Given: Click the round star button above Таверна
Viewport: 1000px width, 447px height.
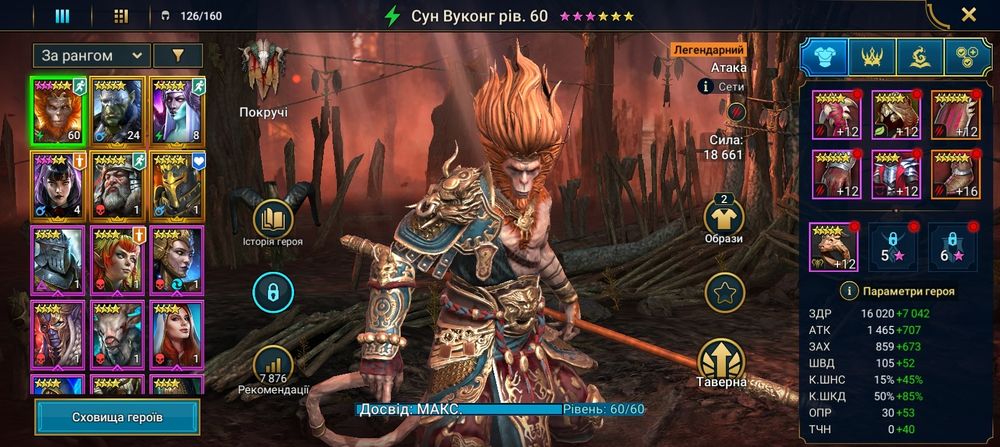Looking at the screenshot, I should [x=724, y=293].
